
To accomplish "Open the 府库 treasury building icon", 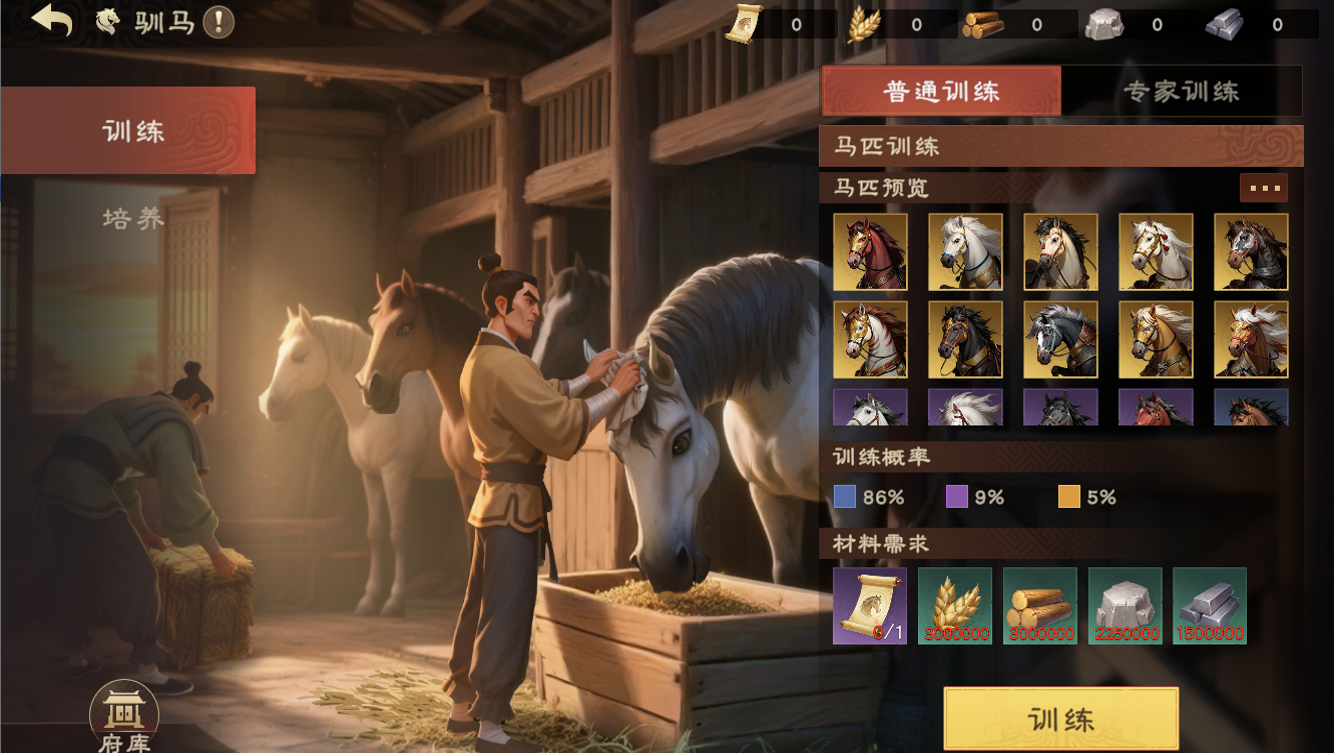I will pyautogui.click(x=124, y=717).
